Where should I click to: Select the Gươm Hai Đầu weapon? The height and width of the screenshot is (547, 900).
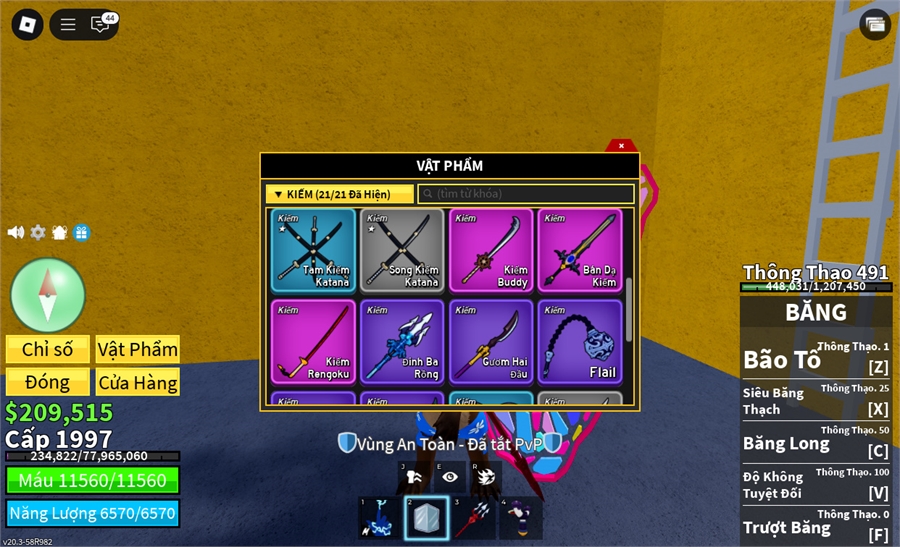tap(490, 342)
